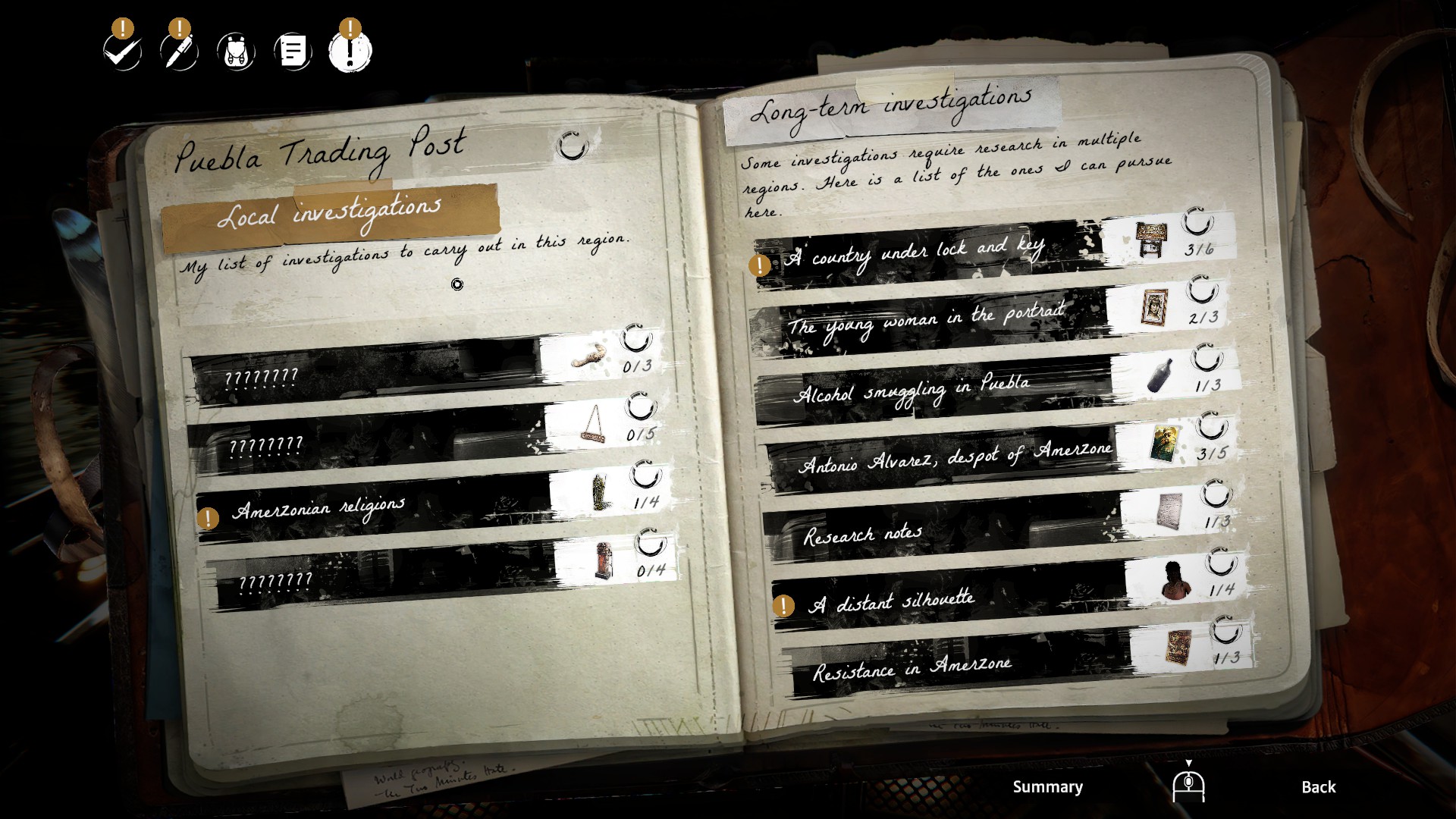
Task: Open the checkmark objectives tab
Action: point(122,52)
